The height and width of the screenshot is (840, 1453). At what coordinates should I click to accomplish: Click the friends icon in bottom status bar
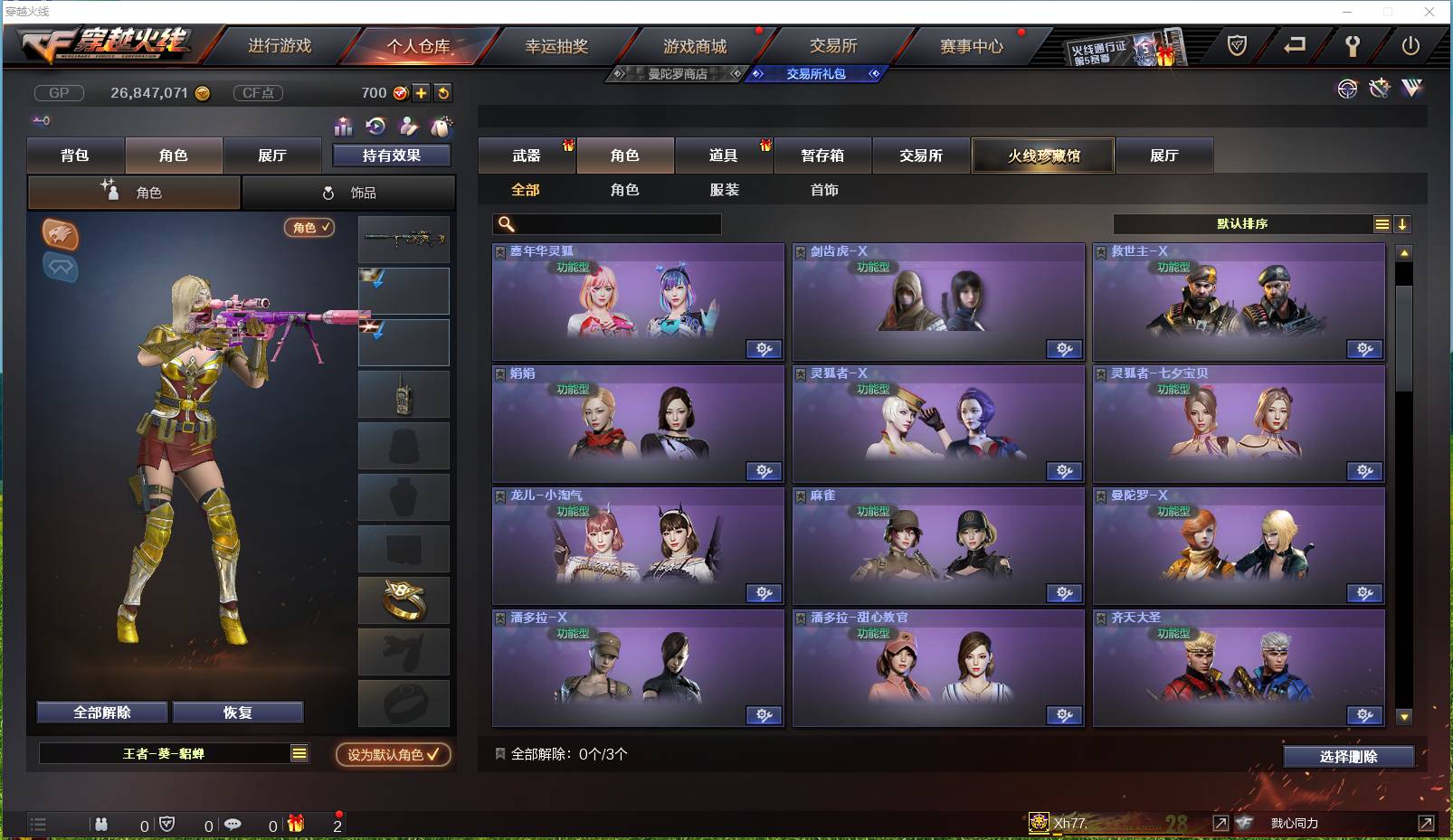[102, 825]
